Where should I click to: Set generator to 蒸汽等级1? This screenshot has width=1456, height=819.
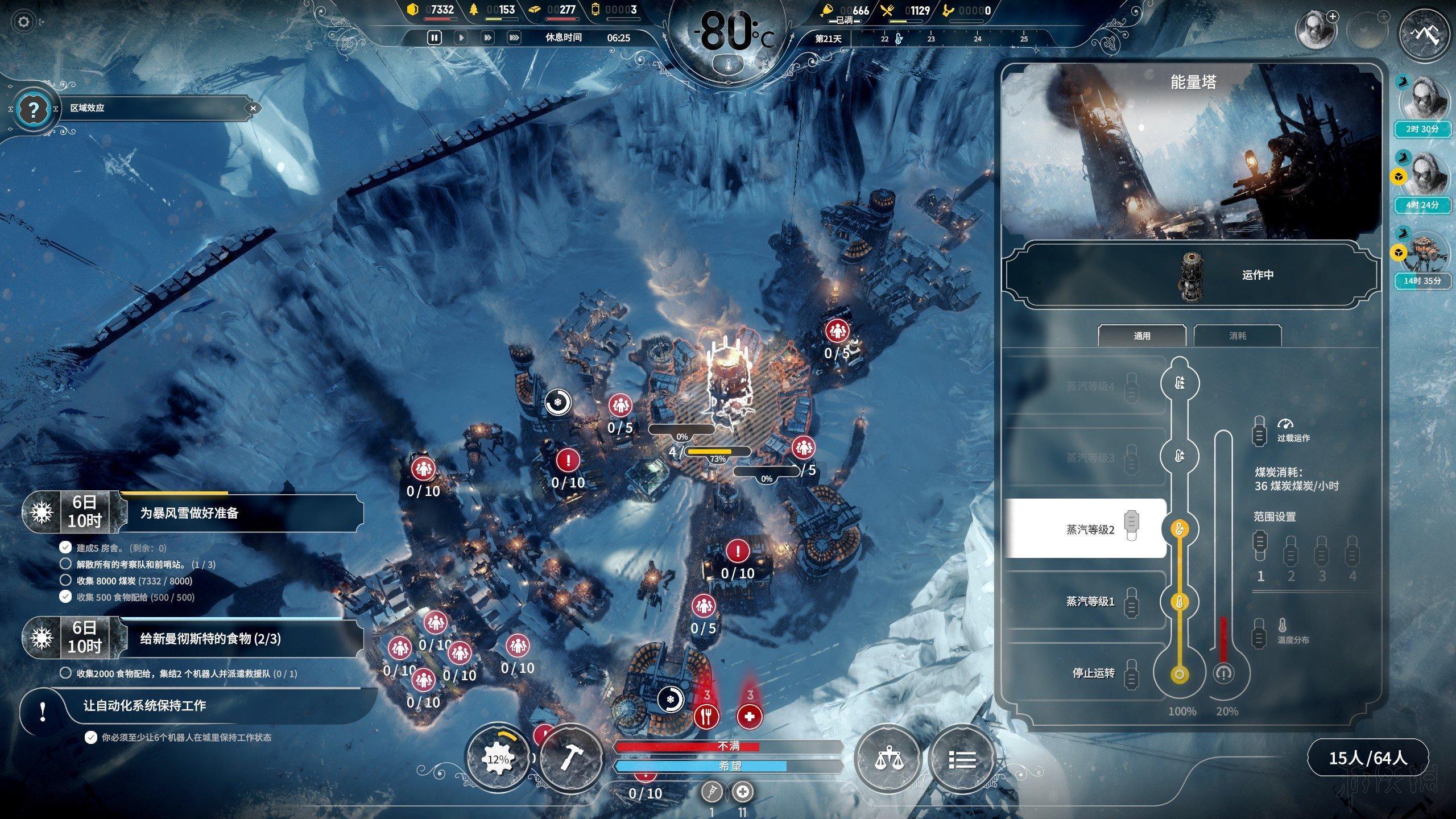[x=1090, y=601]
